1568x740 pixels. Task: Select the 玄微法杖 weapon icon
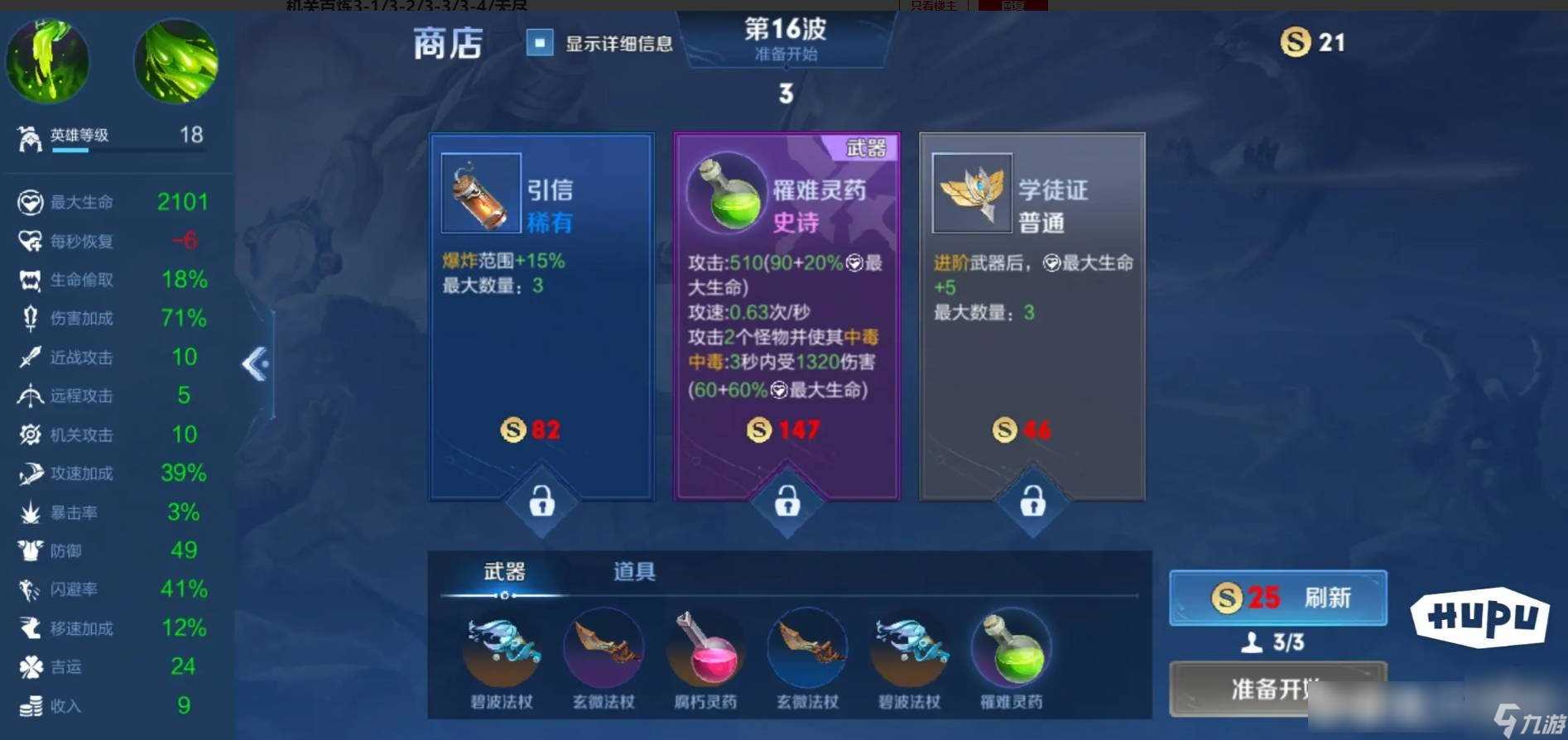tap(603, 650)
